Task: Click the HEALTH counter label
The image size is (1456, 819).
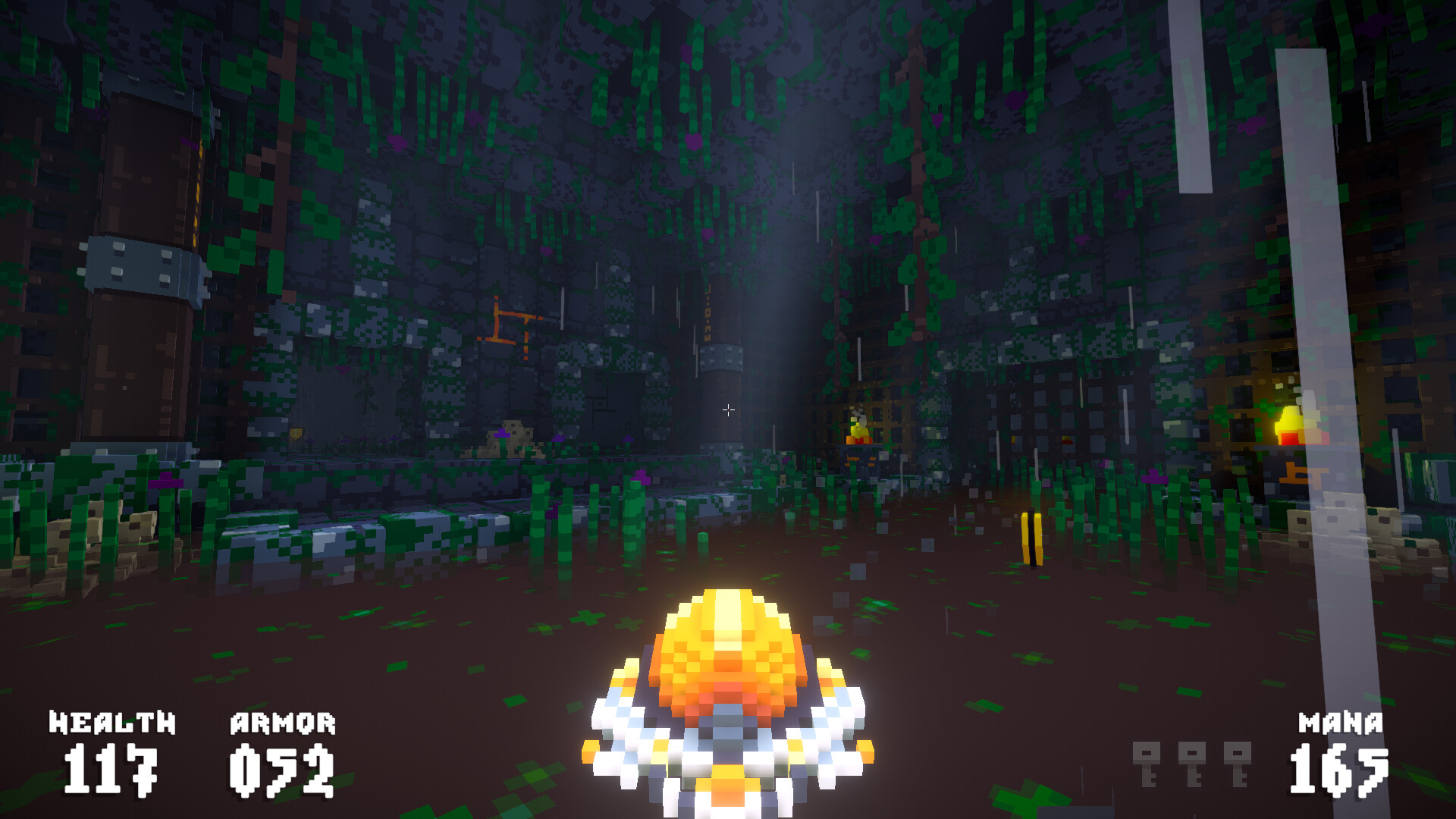Action: [x=111, y=723]
